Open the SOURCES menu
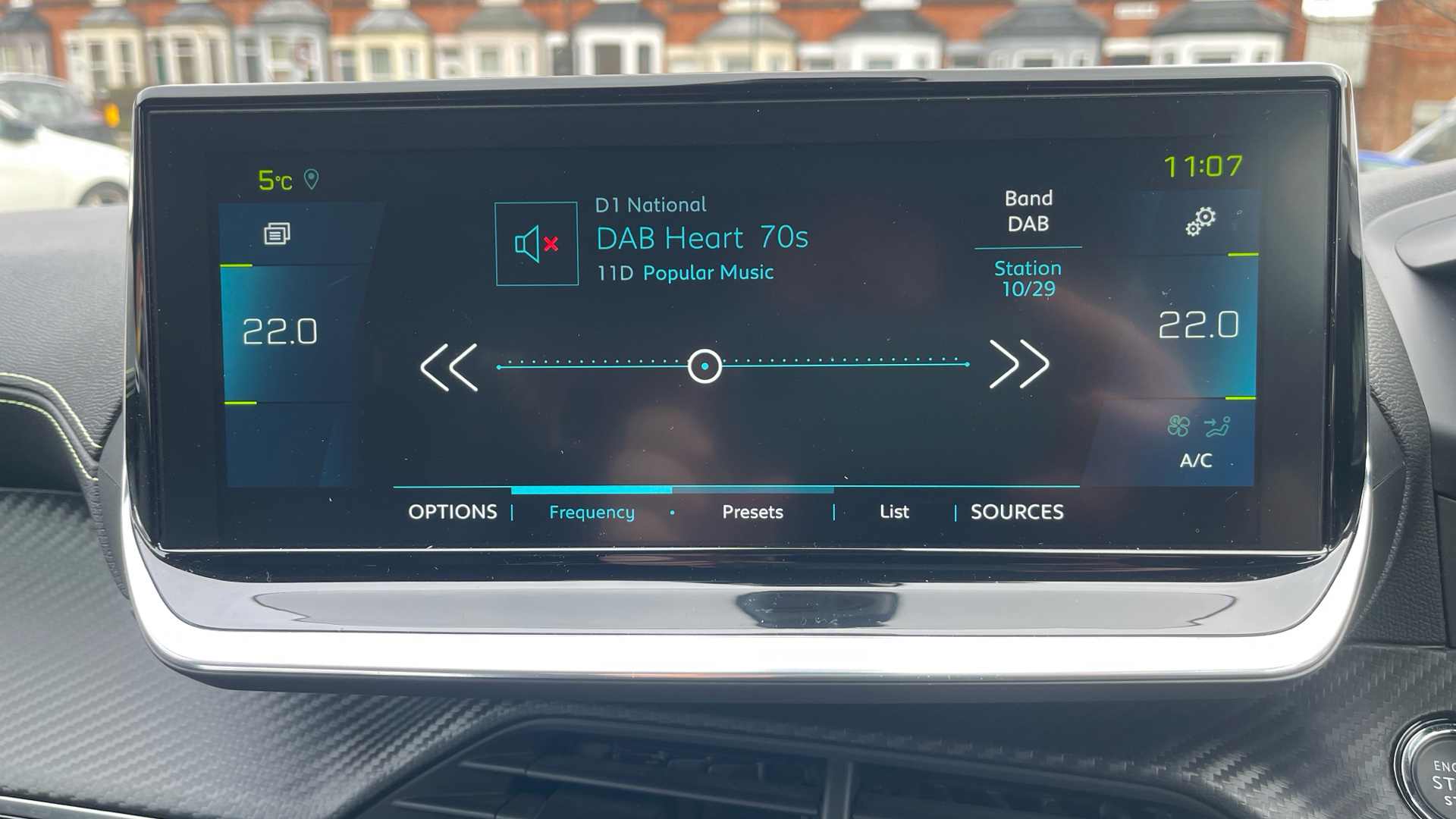The image size is (1456, 819). pyautogui.click(x=1016, y=512)
